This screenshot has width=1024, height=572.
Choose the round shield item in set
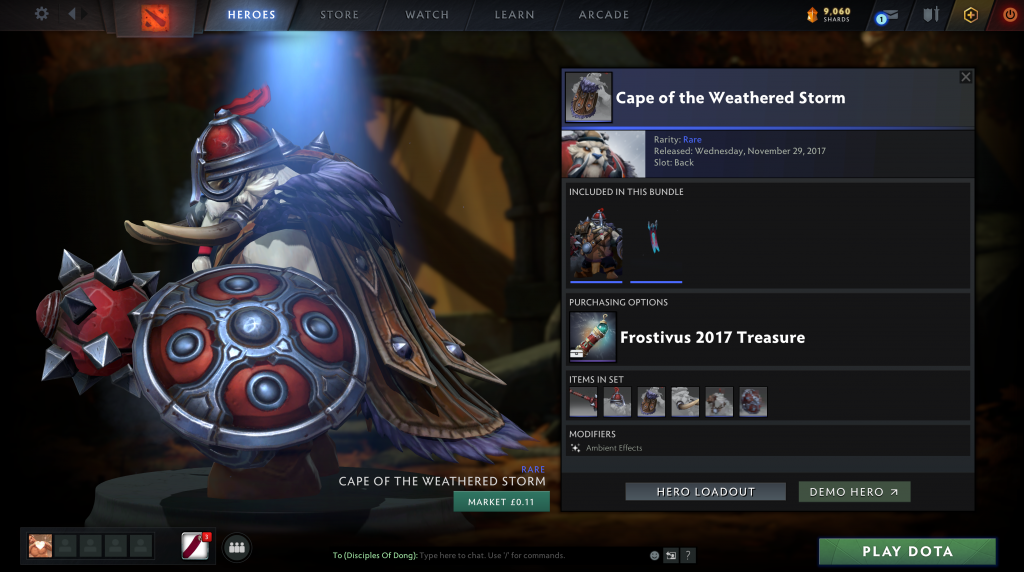click(752, 402)
